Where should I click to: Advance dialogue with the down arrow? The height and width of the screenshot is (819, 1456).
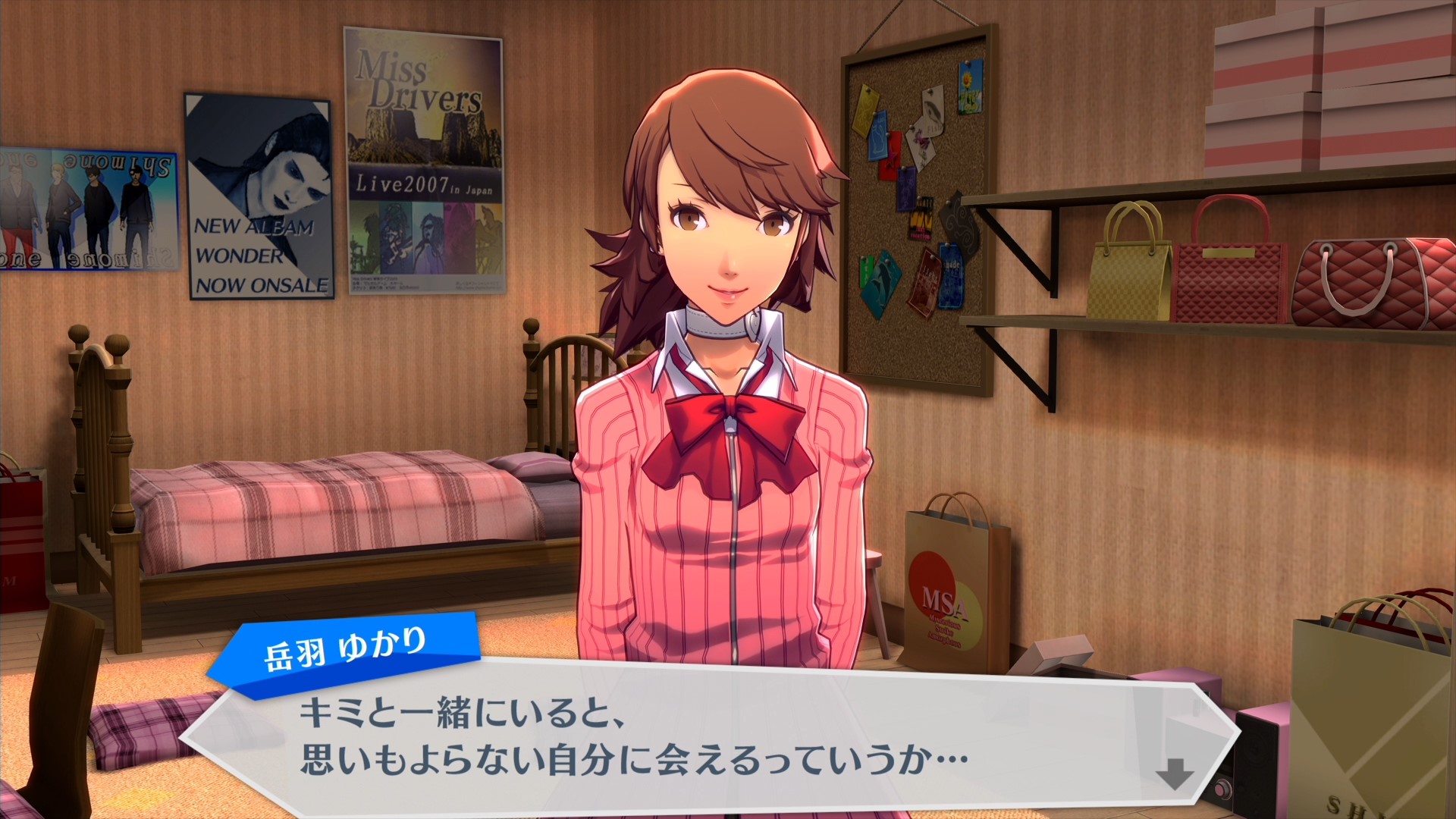pyautogui.click(x=1174, y=774)
